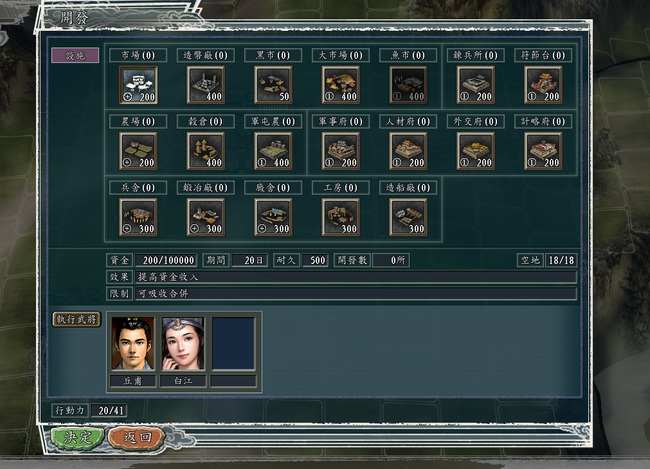Choose the 練兵所 training ground building
This screenshot has height=469, width=650.
point(476,84)
